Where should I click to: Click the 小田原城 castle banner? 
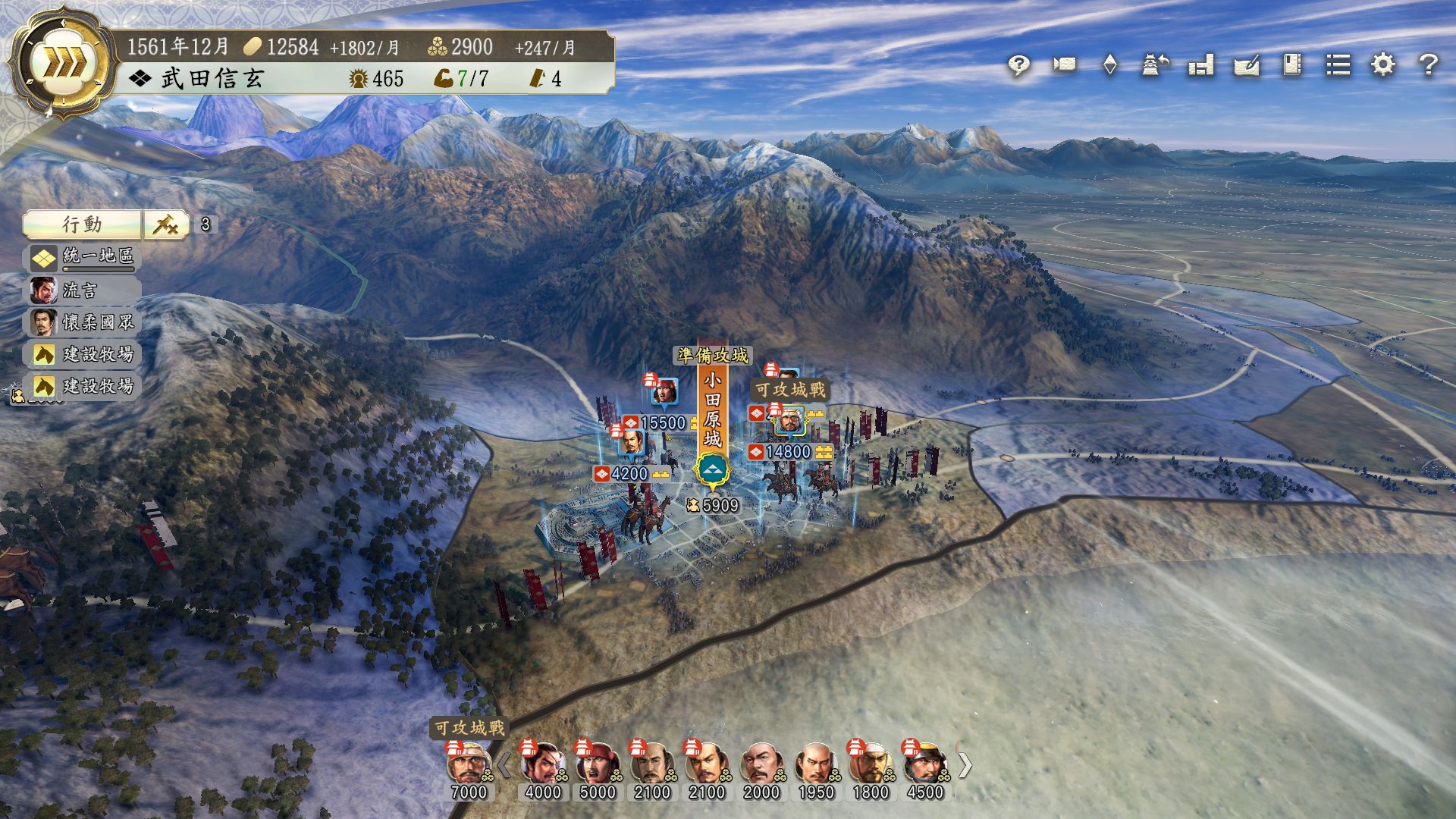pos(712,409)
